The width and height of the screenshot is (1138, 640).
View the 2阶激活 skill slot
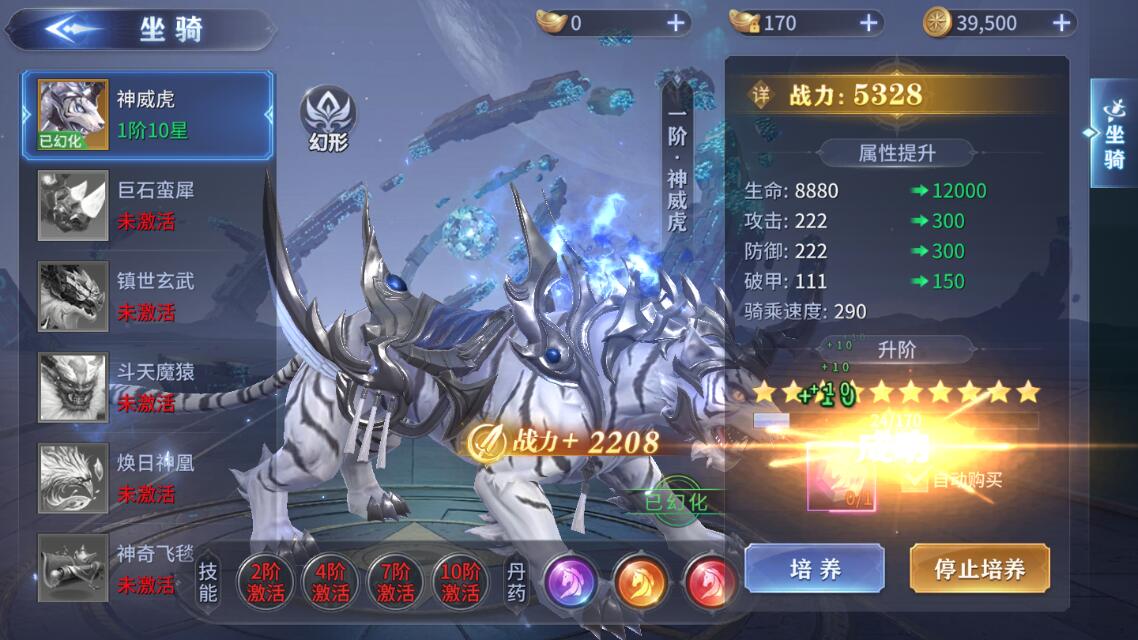[265, 581]
